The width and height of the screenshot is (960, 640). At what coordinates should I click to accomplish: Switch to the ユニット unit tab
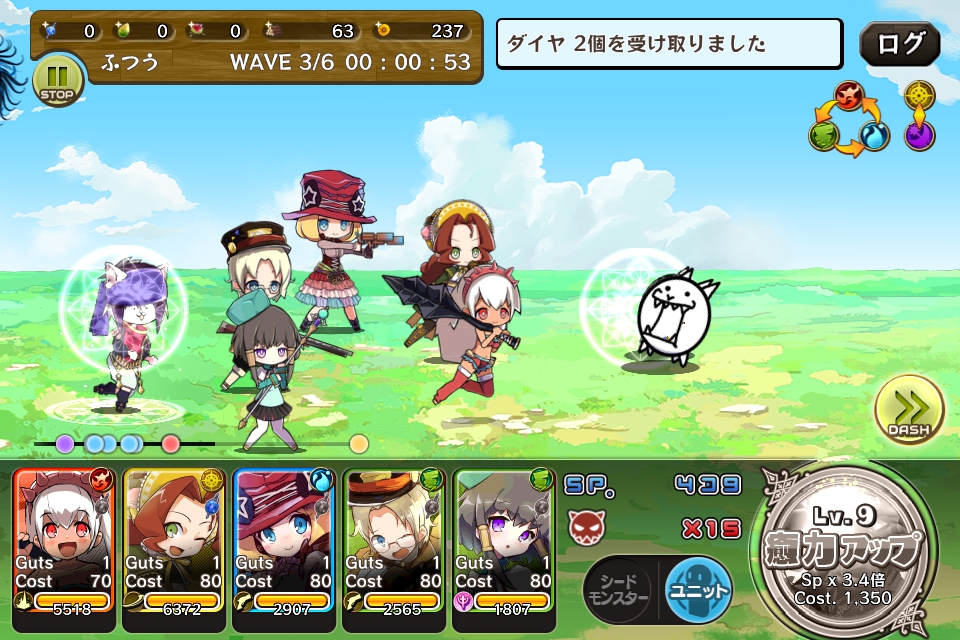click(x=697, y=588)
